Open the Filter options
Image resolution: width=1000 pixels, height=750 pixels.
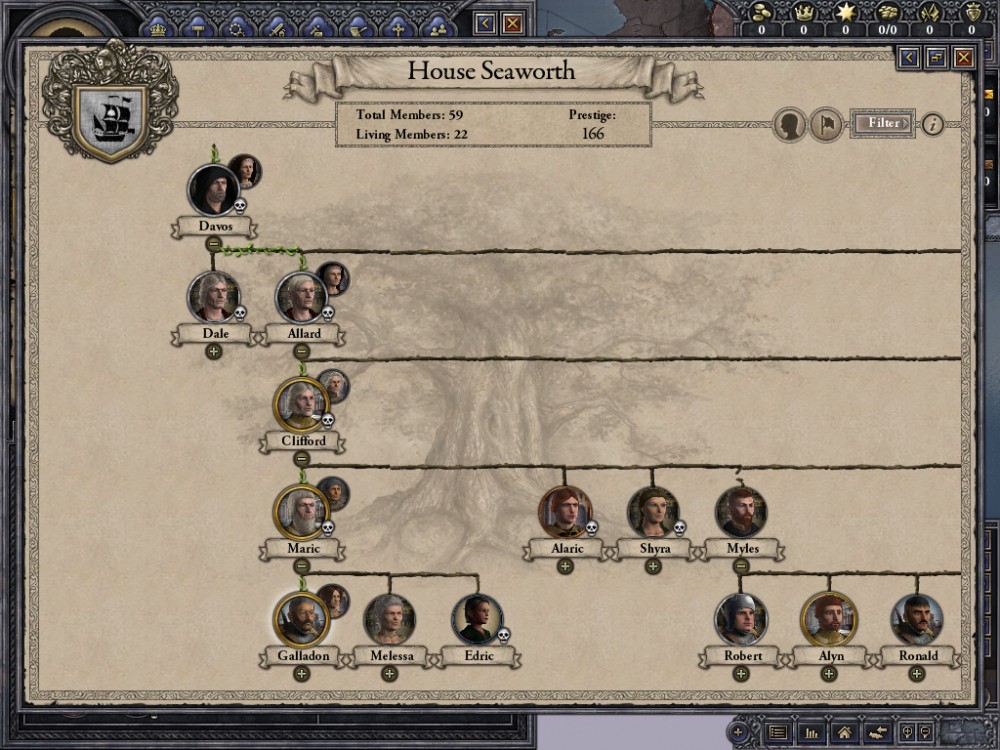pos(882,123)
